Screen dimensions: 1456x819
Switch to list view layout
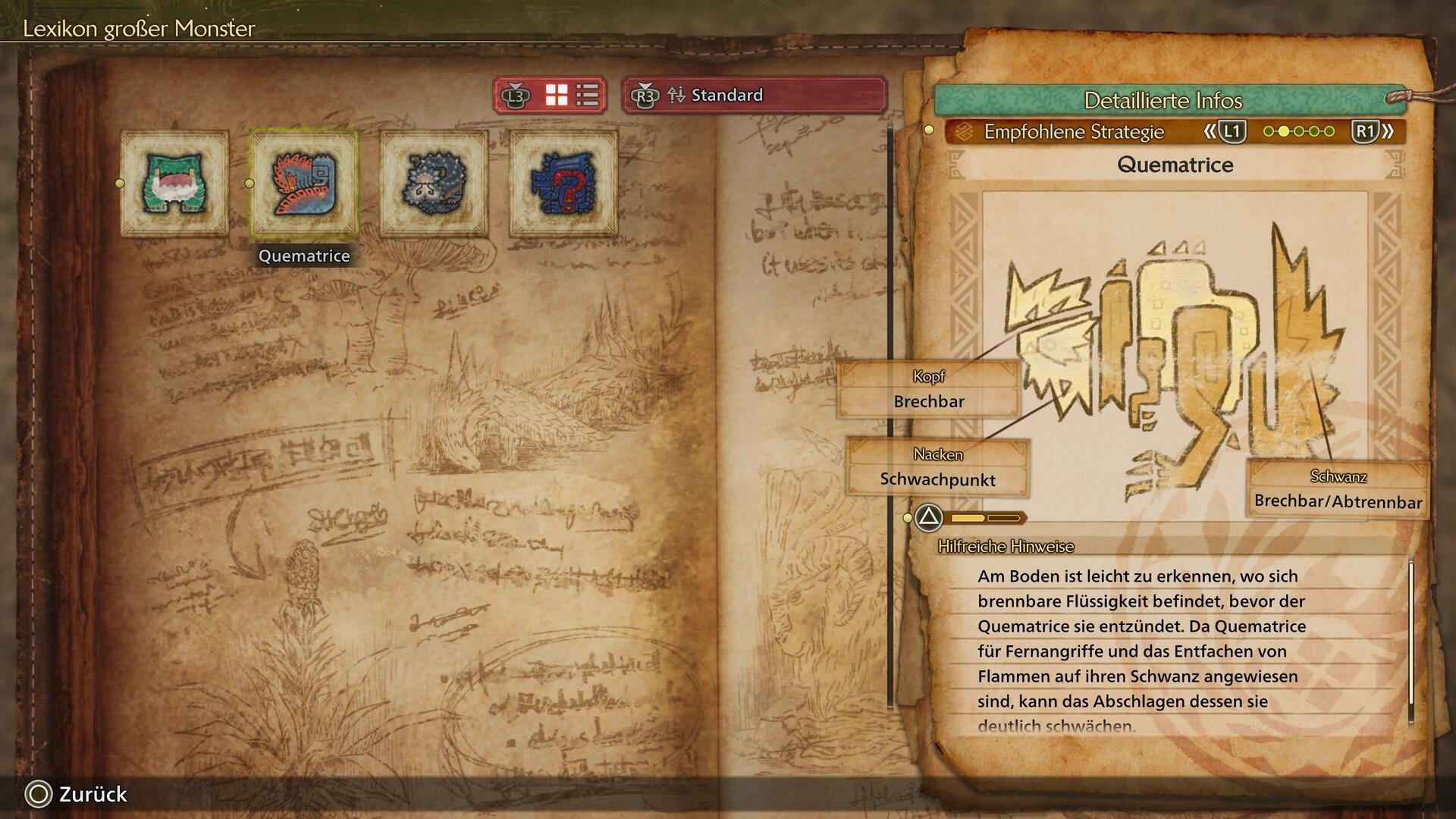point(588,96)
